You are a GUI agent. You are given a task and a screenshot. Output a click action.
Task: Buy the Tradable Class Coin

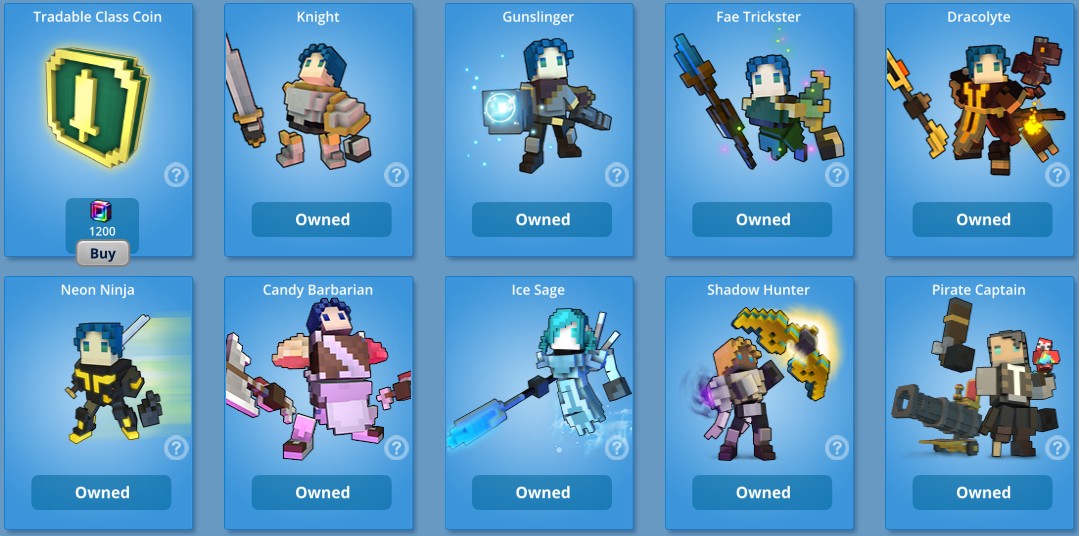coord(102,254)
